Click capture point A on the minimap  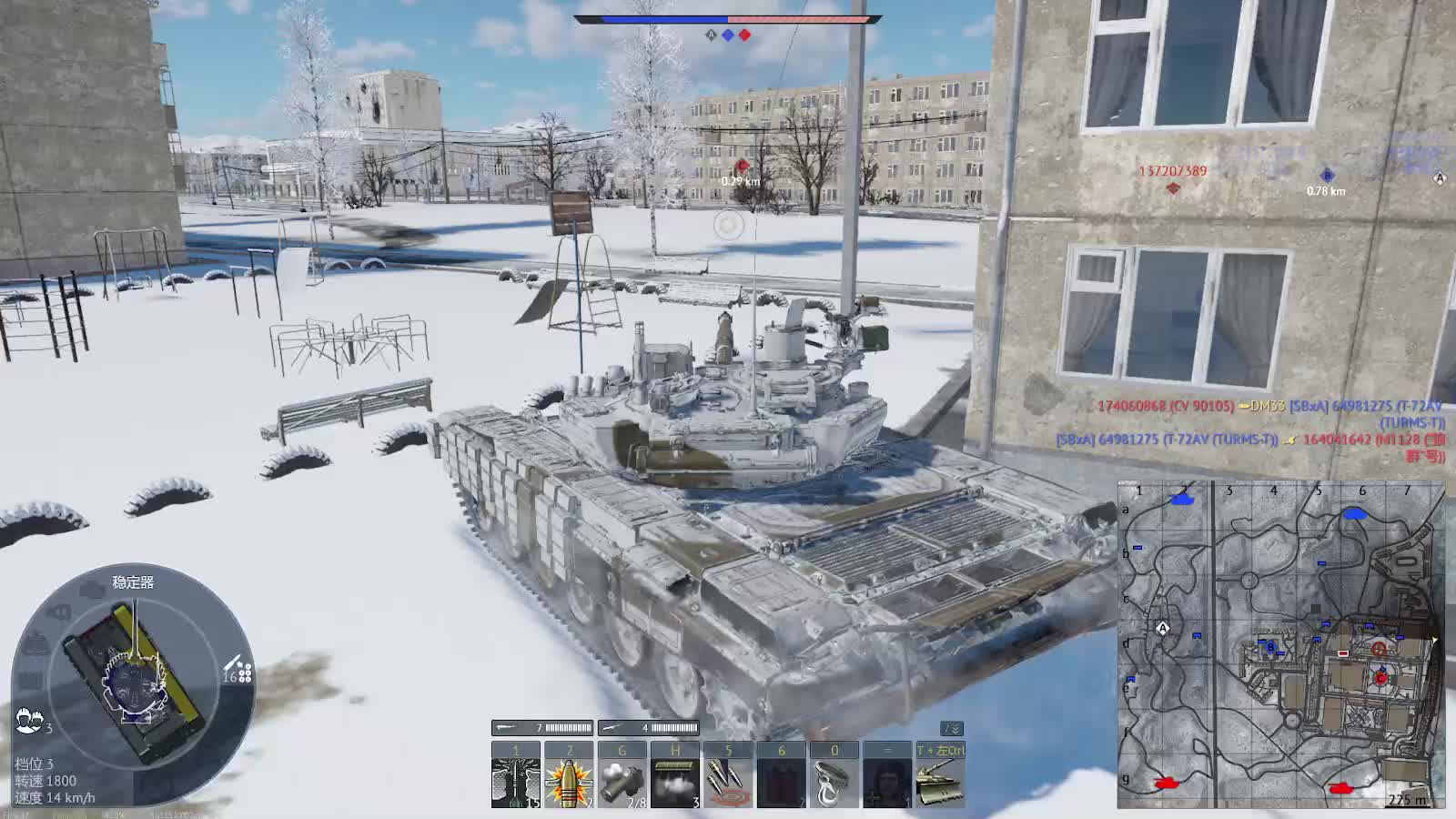1162,628
